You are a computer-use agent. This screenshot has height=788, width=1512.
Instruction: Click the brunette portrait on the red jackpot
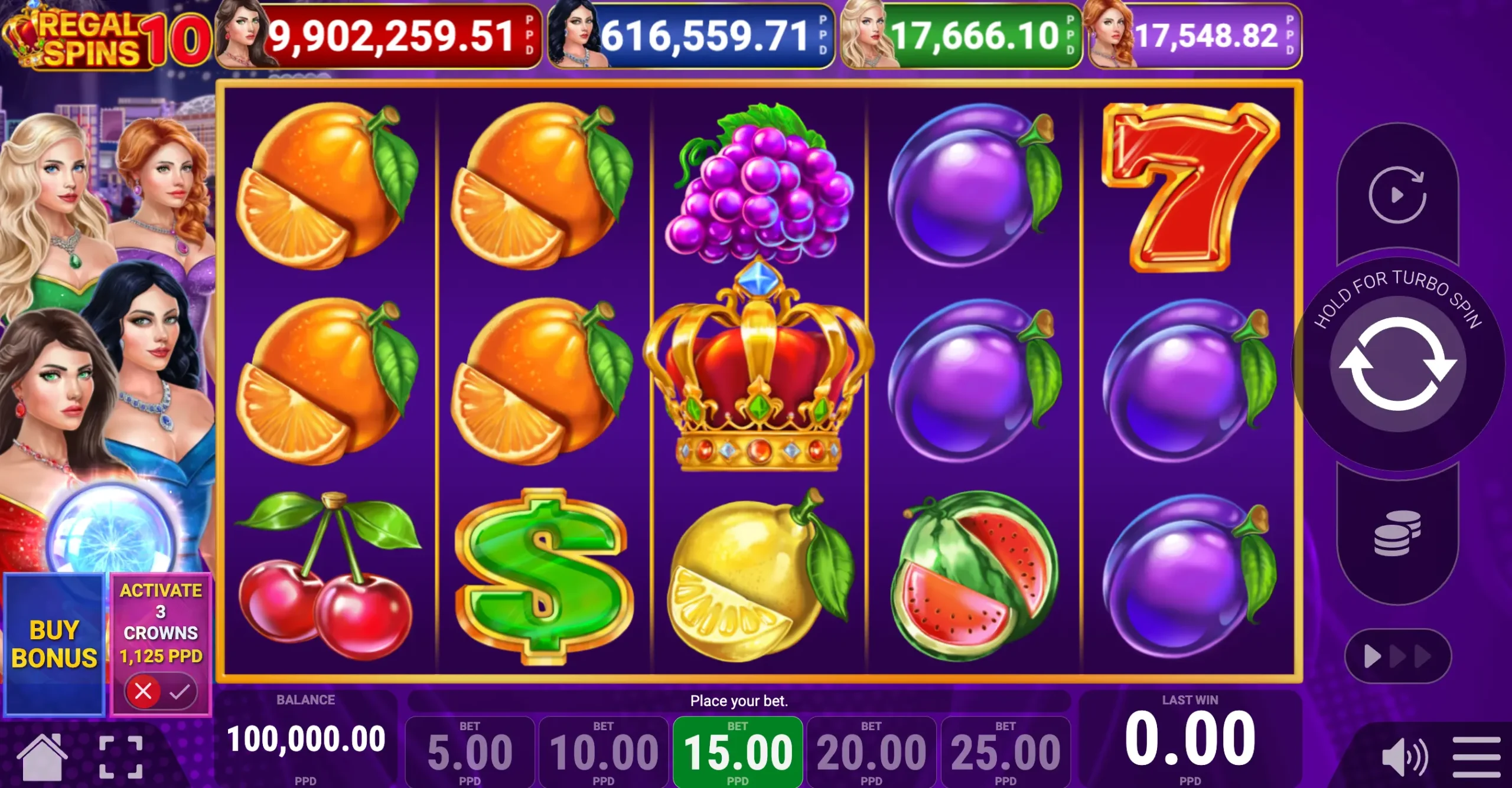tap(242, 37)
